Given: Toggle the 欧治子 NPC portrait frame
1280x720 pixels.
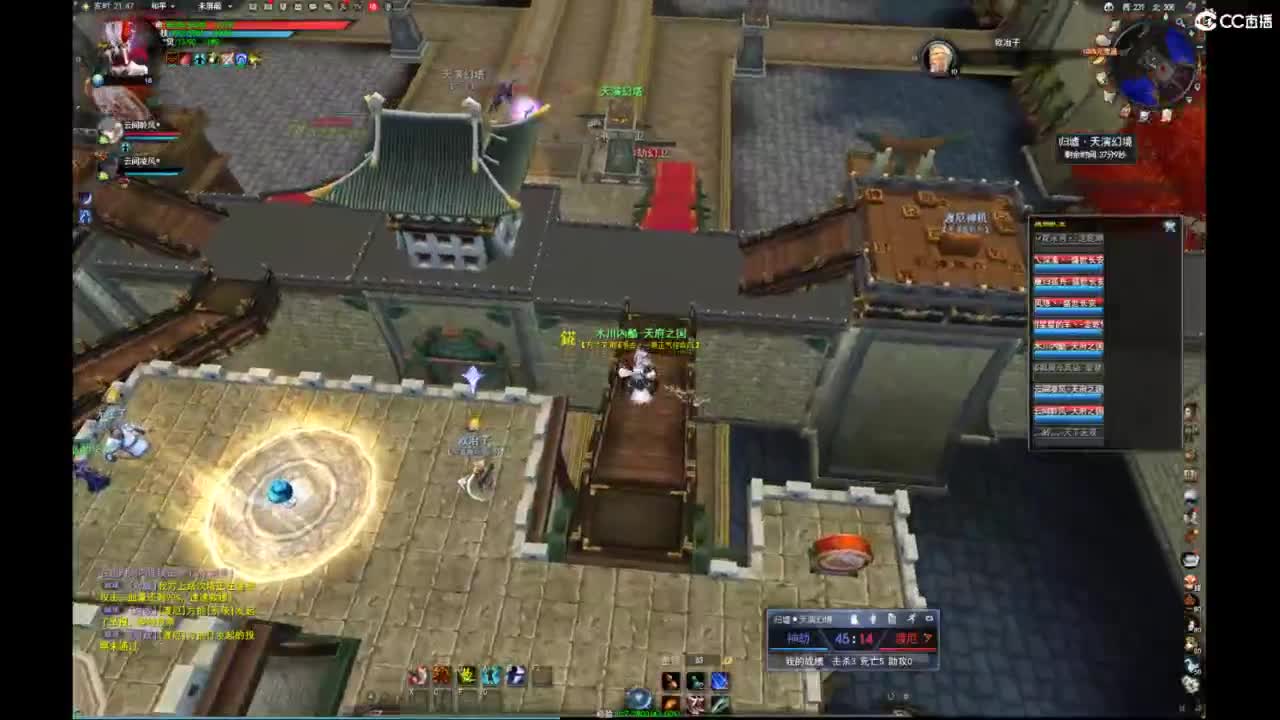Looking at the screenshot, I should pyautogui.click(x=940, y=55).
